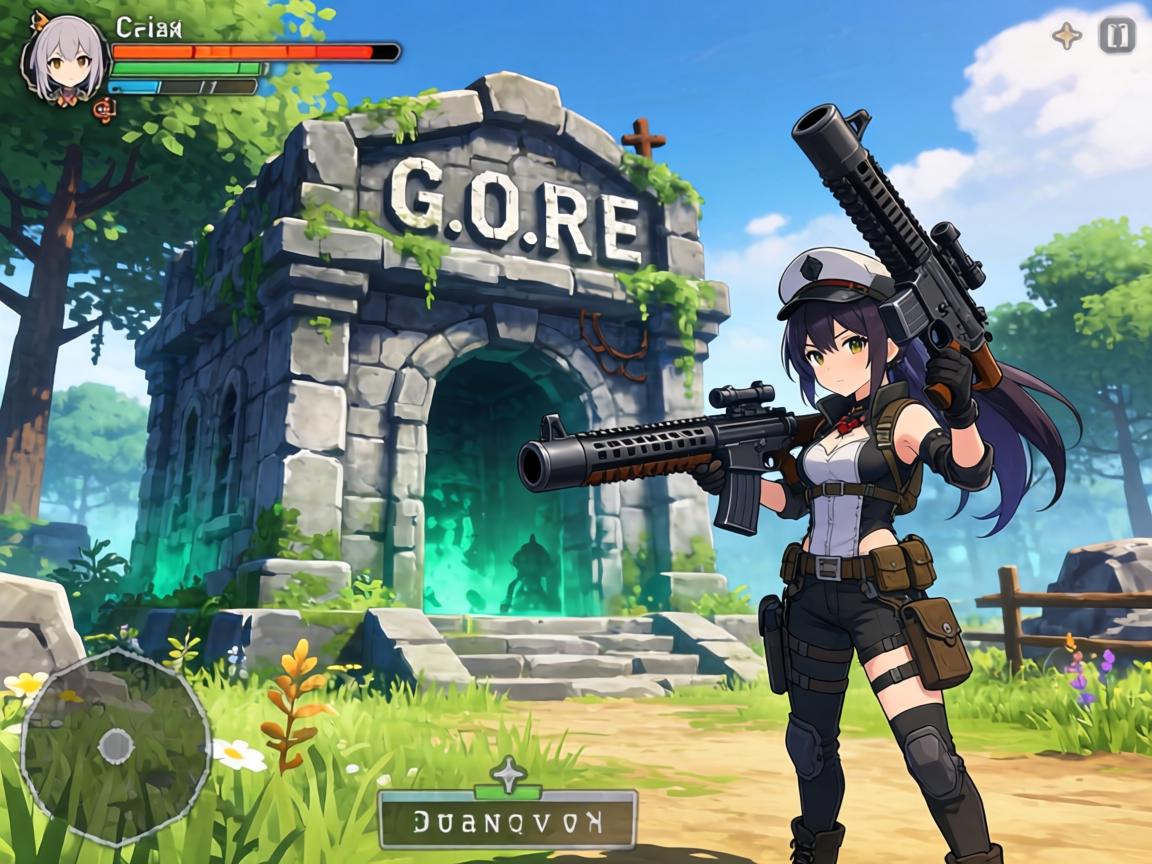Select the DUANQVON button
Screen dimensions: 1152x864
(508, 822)
